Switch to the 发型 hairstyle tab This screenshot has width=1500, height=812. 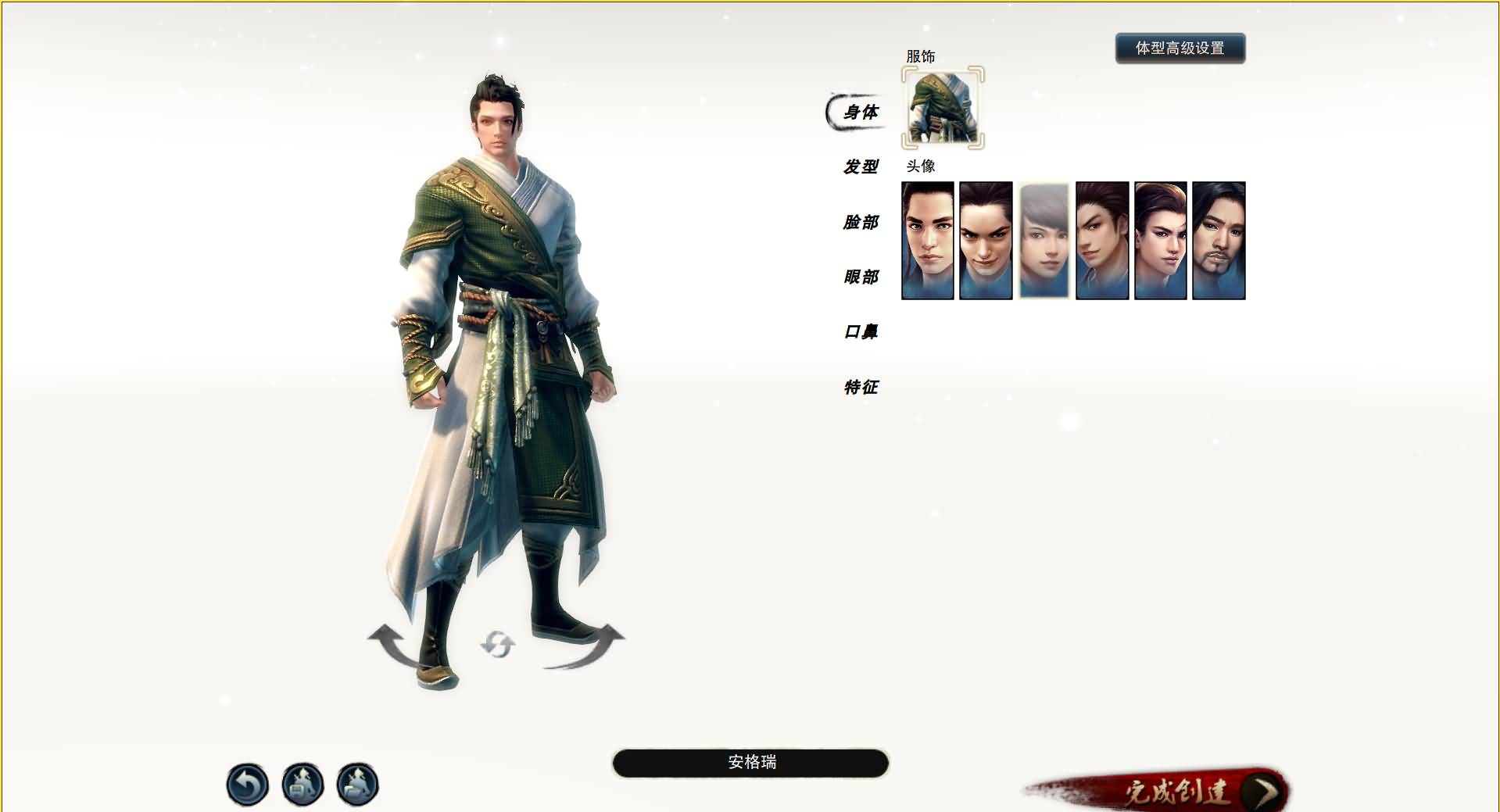860,167
